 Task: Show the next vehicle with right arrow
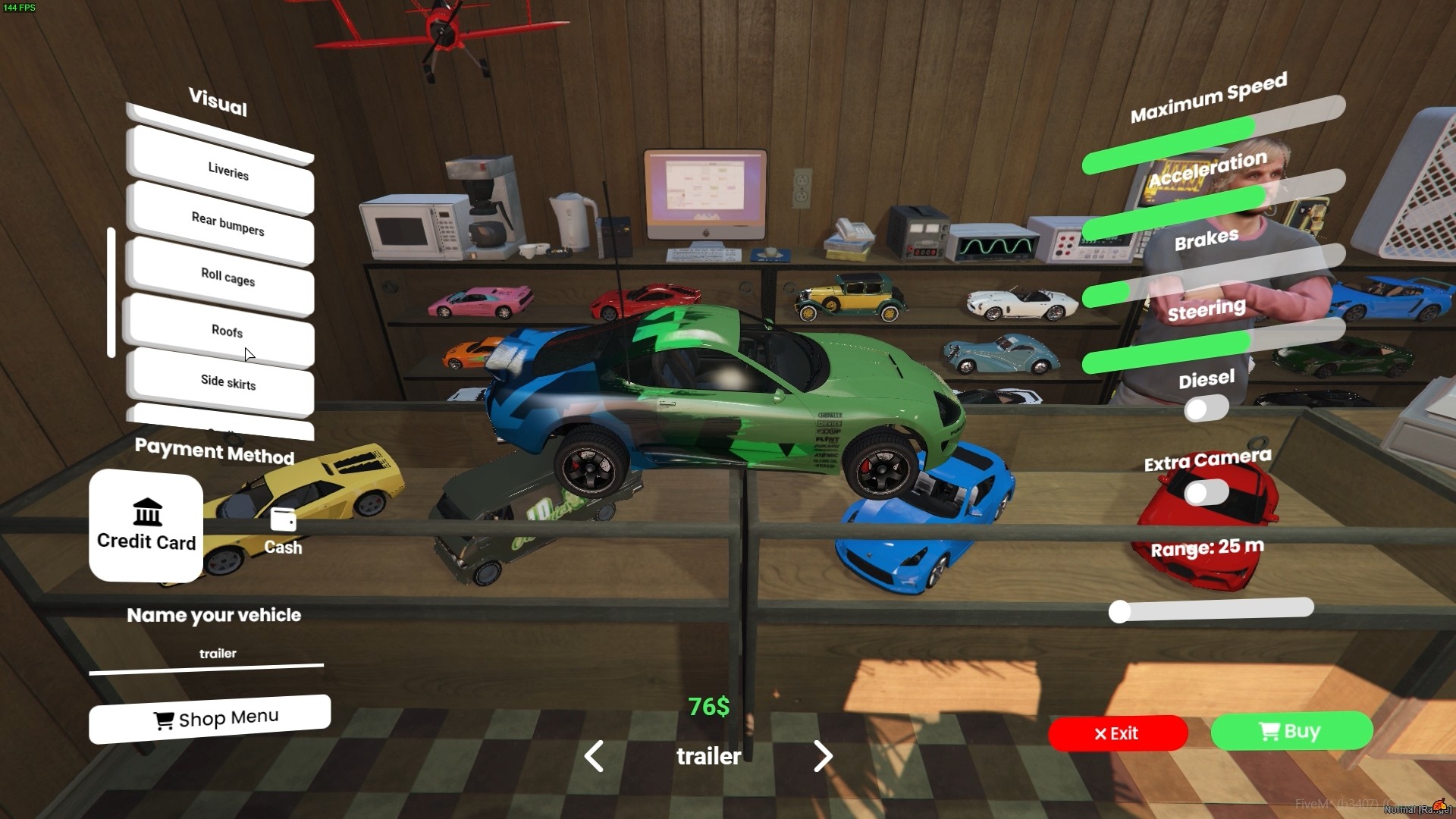(x=823, y=756)
